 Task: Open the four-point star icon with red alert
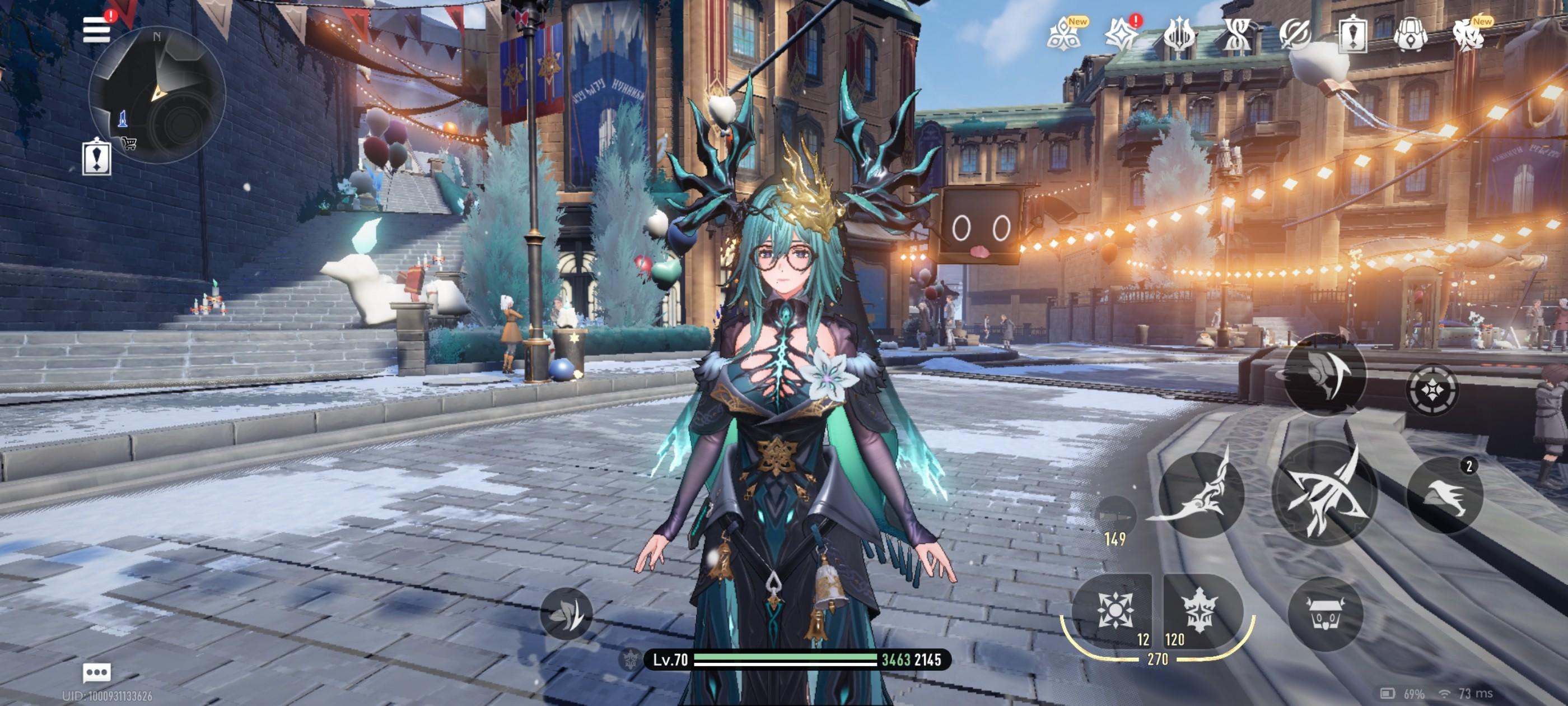(1121, 34)
